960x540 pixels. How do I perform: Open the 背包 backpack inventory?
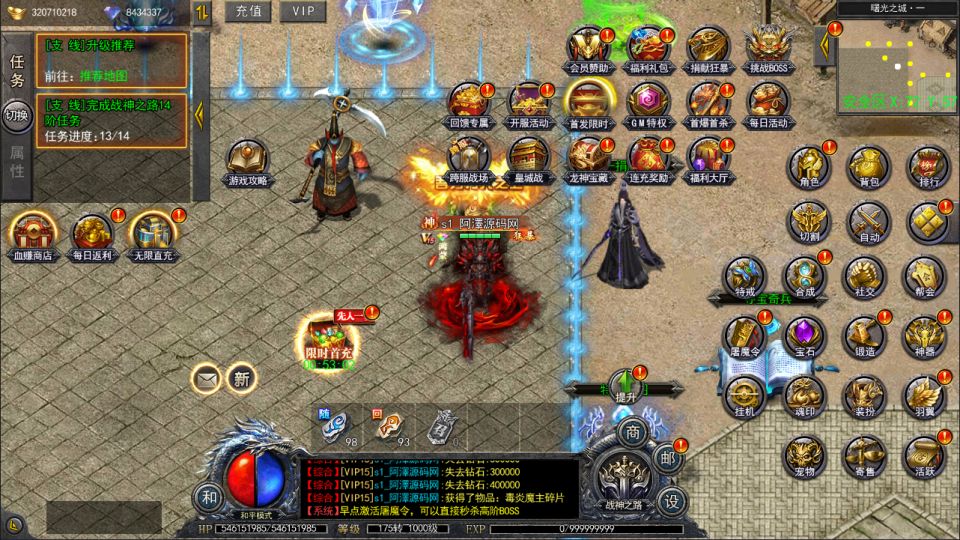pos(868,166)
